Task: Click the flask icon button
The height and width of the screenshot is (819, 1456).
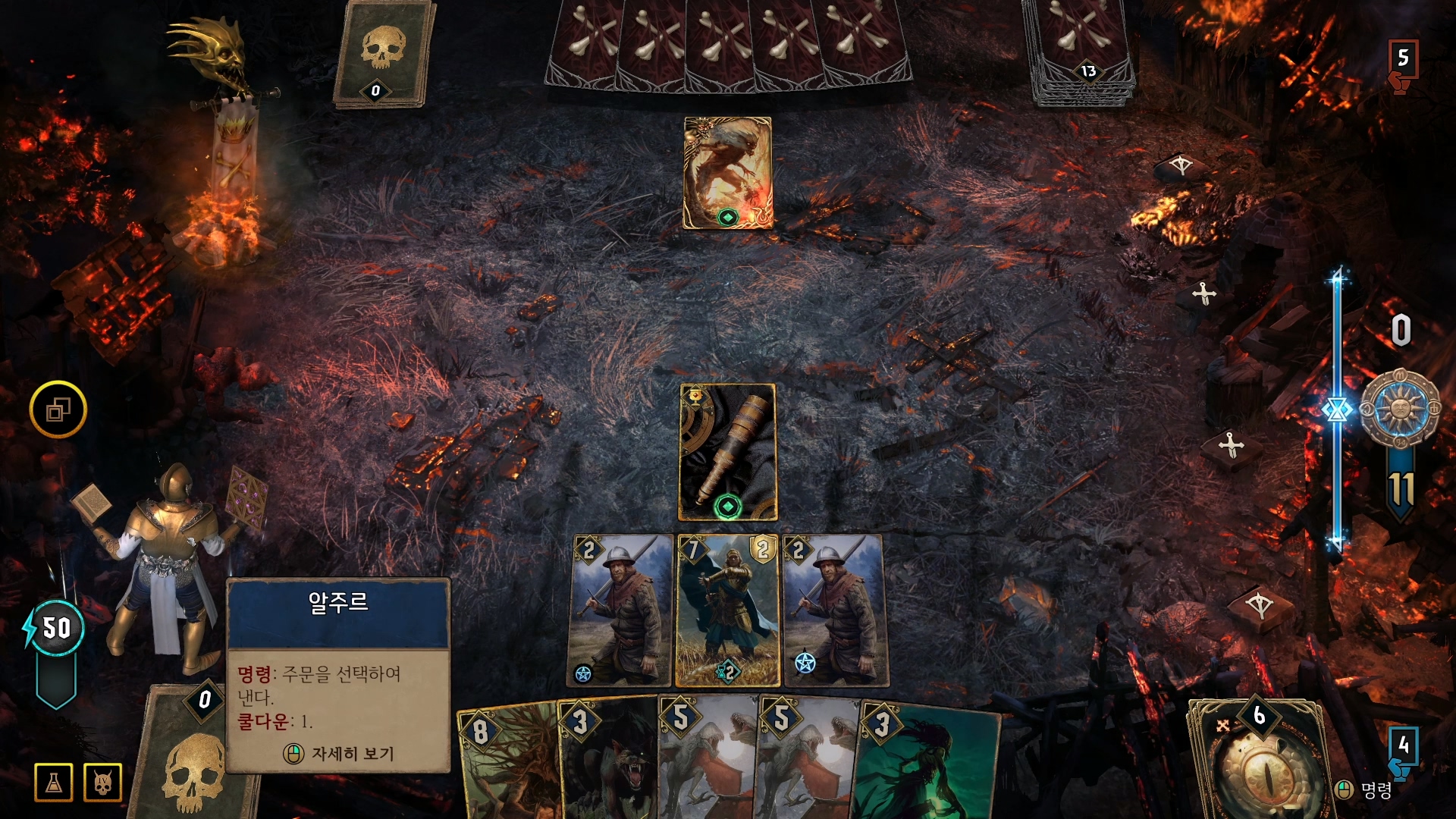Action: [54, 783]
